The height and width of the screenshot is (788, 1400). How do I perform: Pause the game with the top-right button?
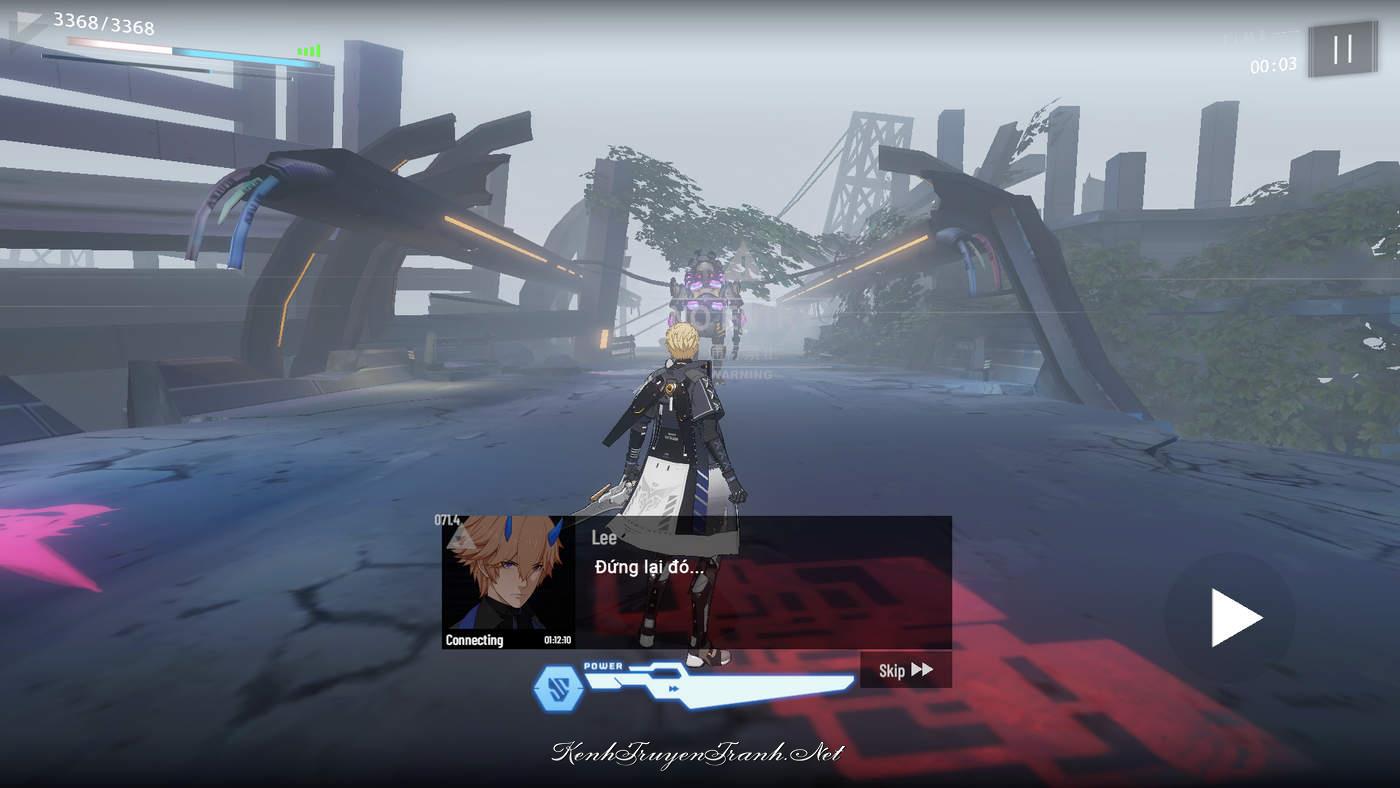(x=1343, y=49)
